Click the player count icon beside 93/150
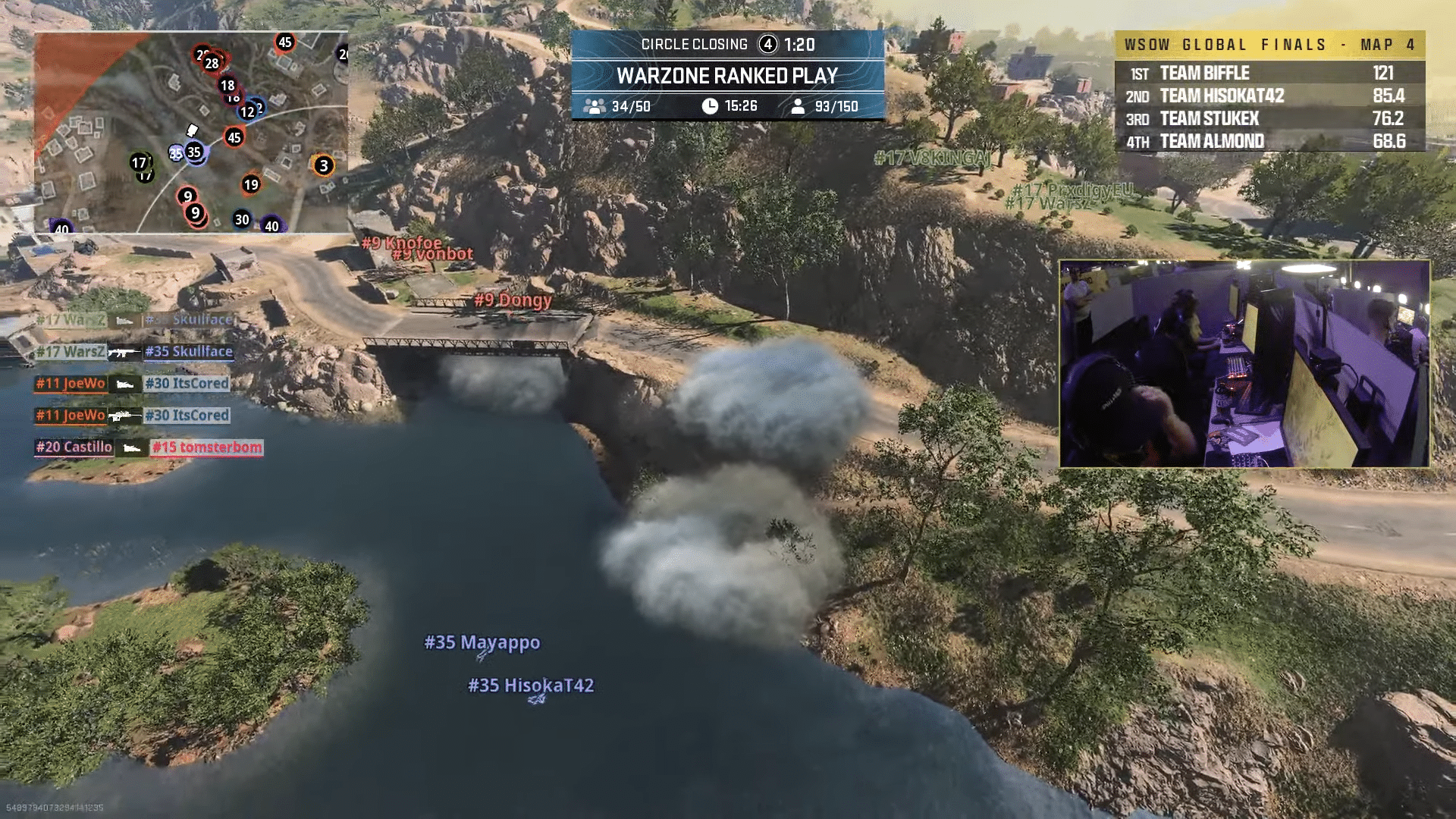The height and width of the screenshot is (819, 1456). tap(800, 106)
